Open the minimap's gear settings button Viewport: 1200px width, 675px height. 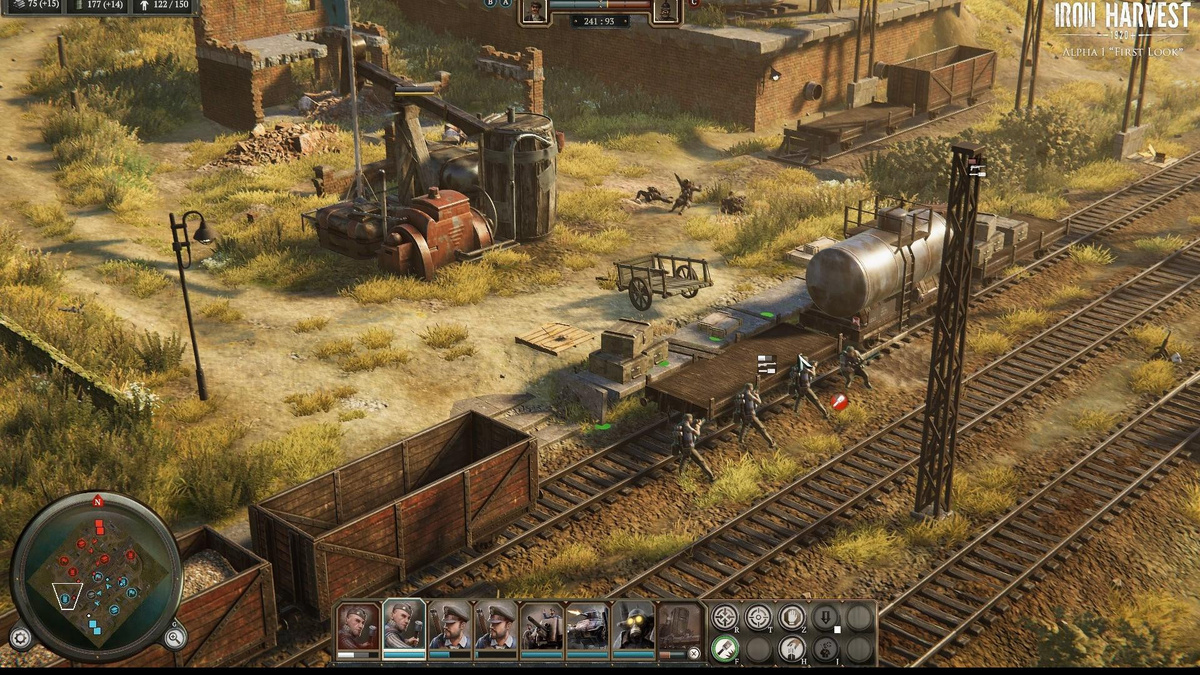click(x=20, y=637)
